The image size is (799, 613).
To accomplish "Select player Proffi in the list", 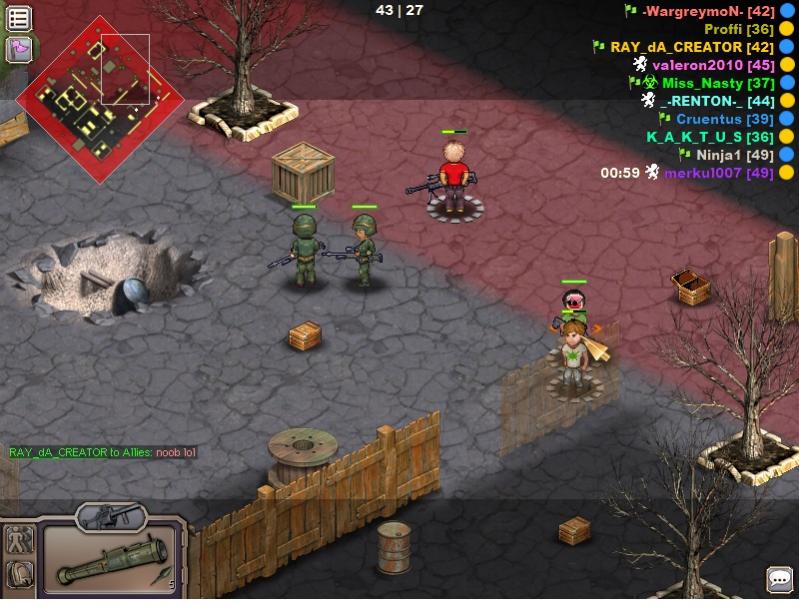I will (x=739, y=29).
